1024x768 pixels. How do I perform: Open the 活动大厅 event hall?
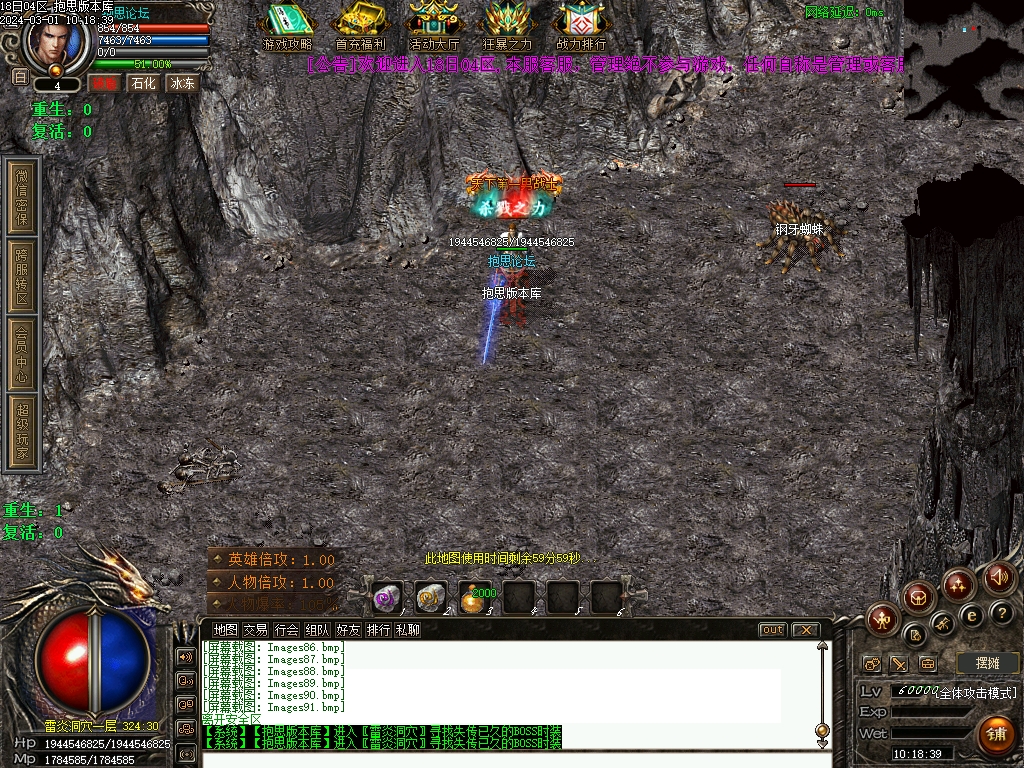pos(434,26)
